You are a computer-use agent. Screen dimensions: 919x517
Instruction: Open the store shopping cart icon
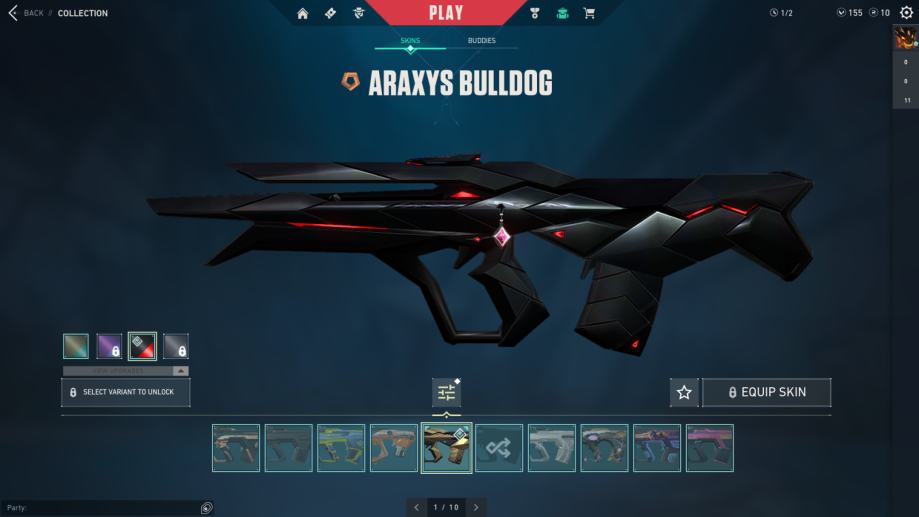tap(589, 13)
